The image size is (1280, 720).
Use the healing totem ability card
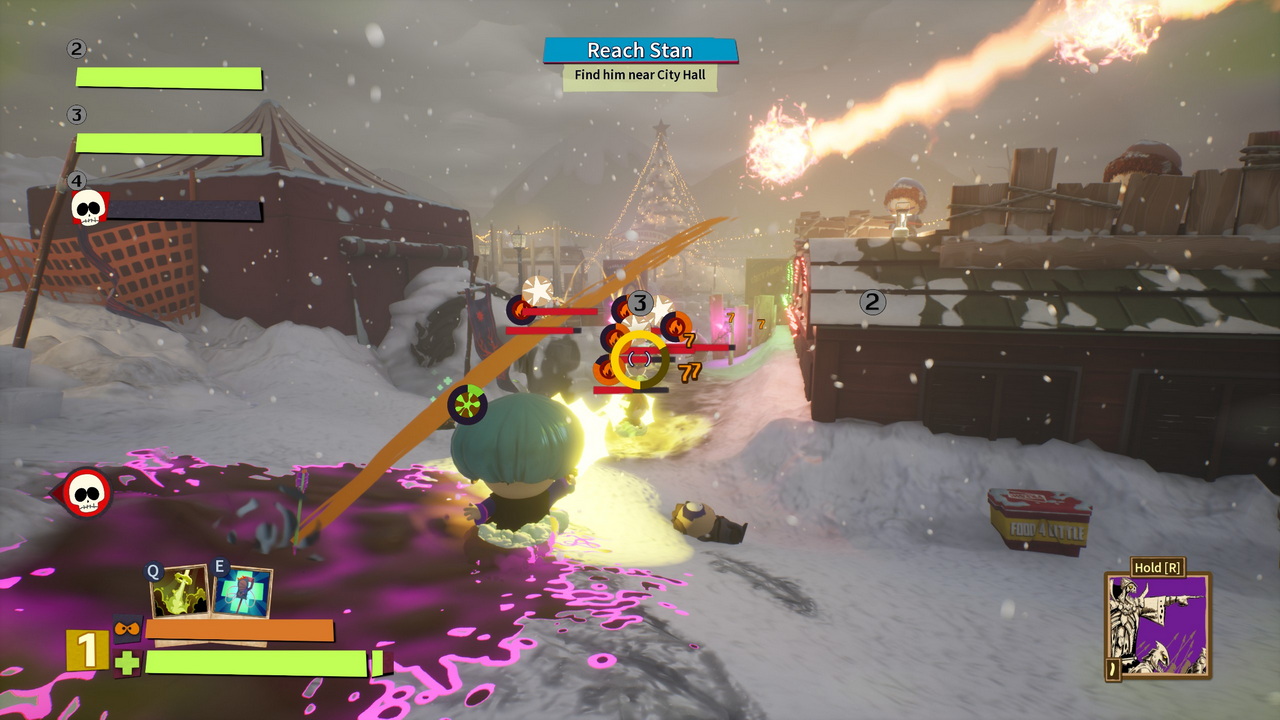tap(242, 592)
